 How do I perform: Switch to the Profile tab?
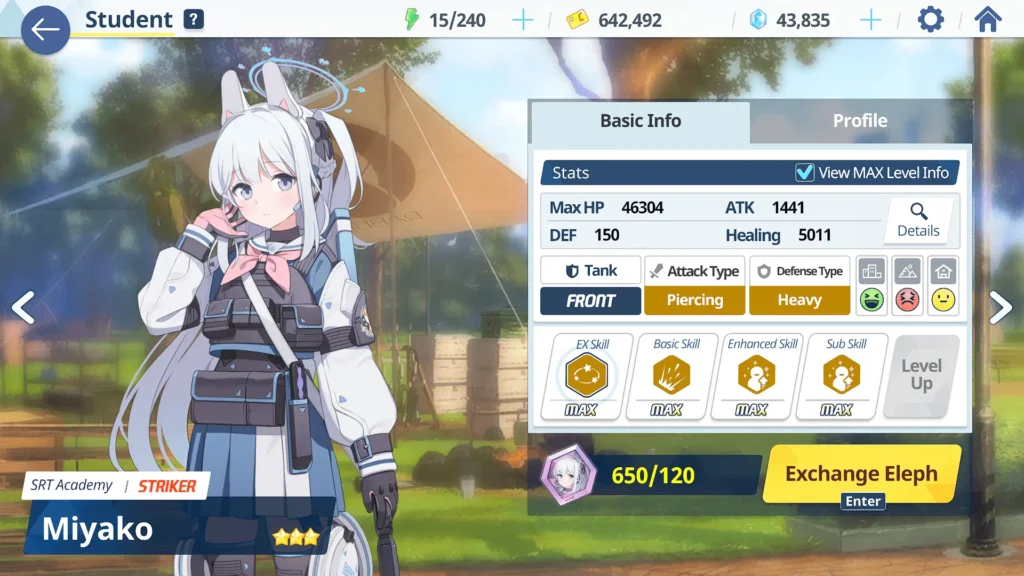click(x=859, y=121)
